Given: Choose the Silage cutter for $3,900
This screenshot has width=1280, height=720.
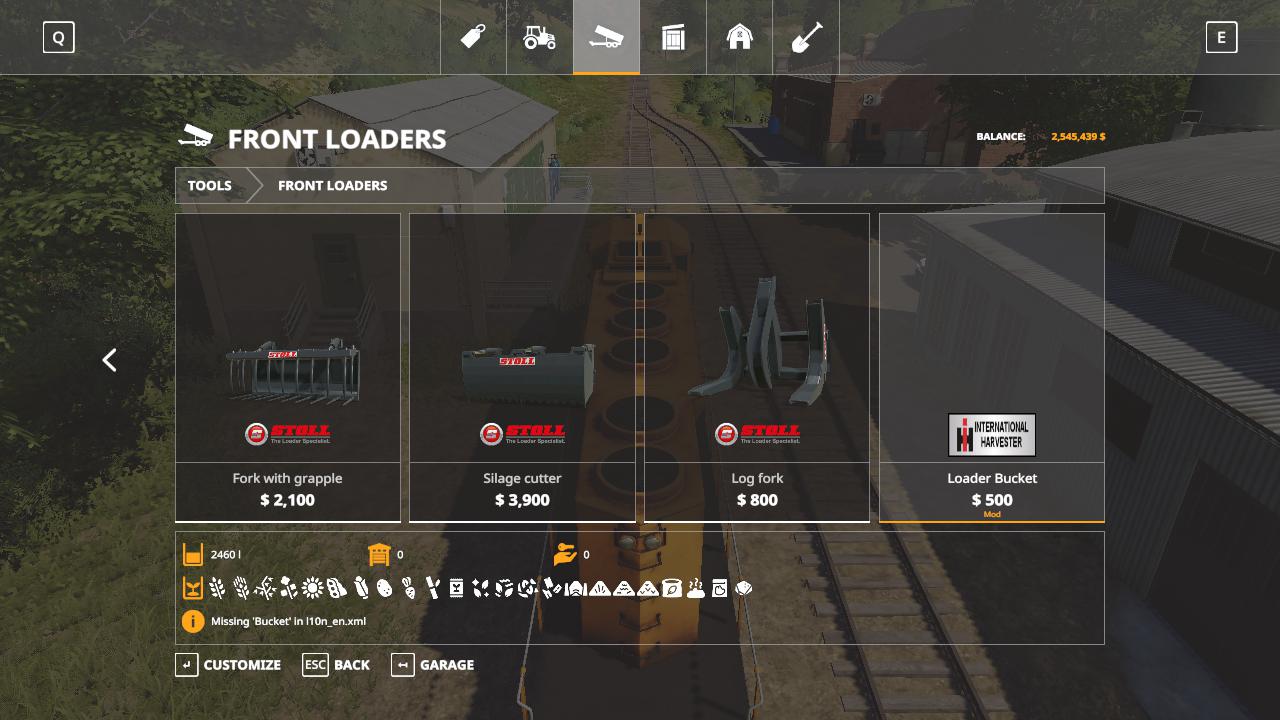Looking at the screenshot, I should tap(522, 367).
